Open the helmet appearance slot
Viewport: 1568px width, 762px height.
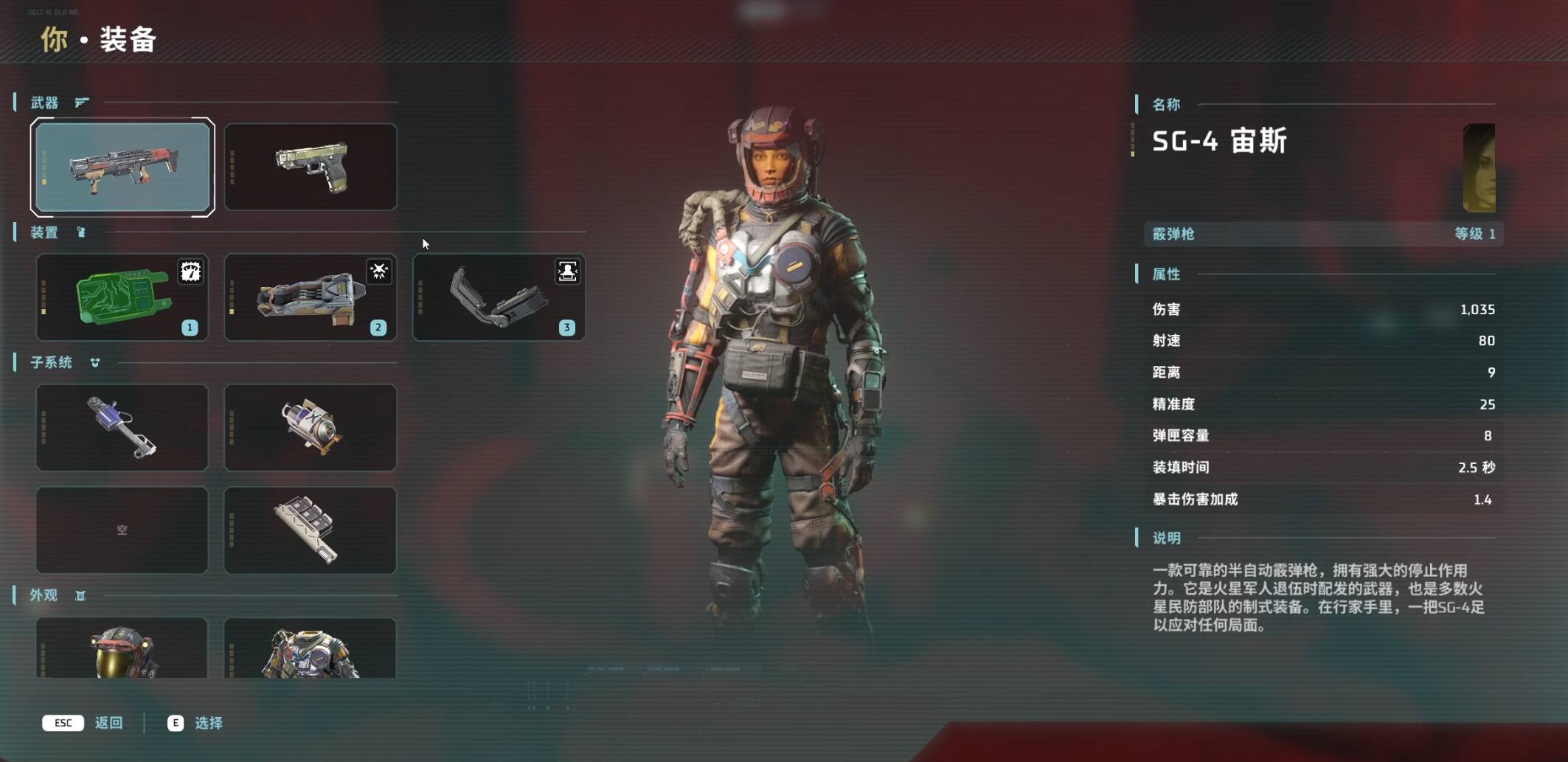click(122, 648)
